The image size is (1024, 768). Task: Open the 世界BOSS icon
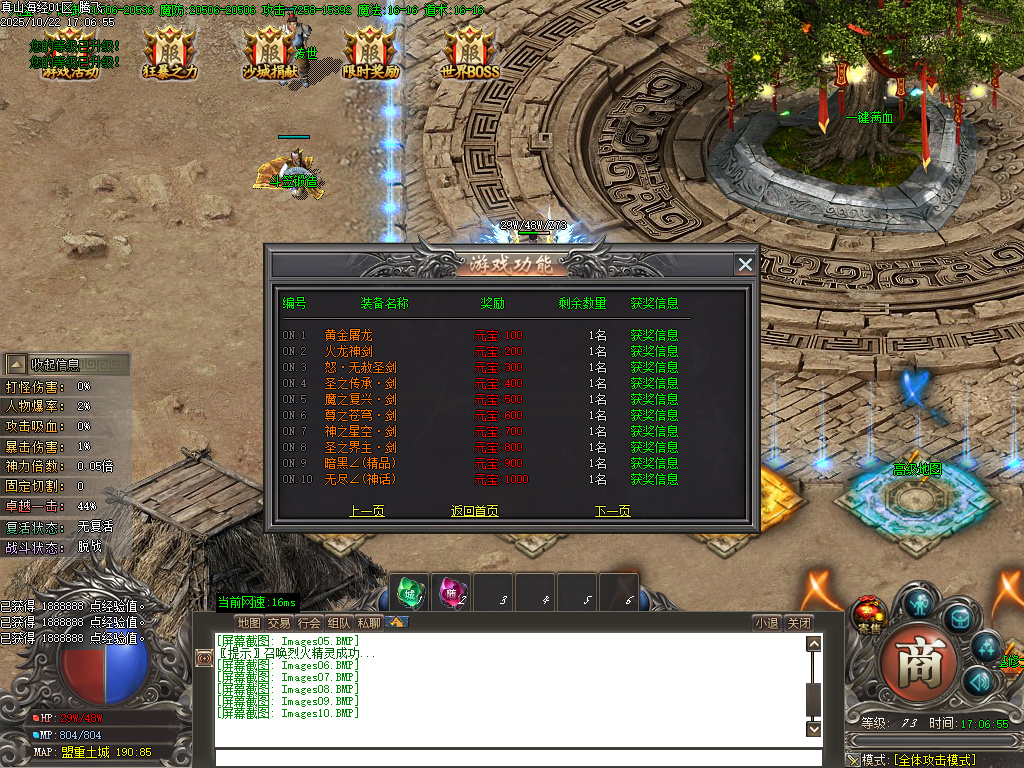tap(470, 52)
